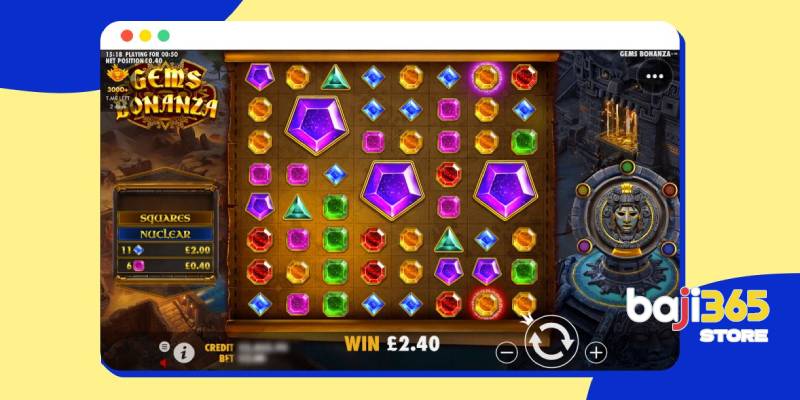Viewport: 800px width, 400px height.
Task: Open the small hamburger menu icon
Action: click(165, 346)
